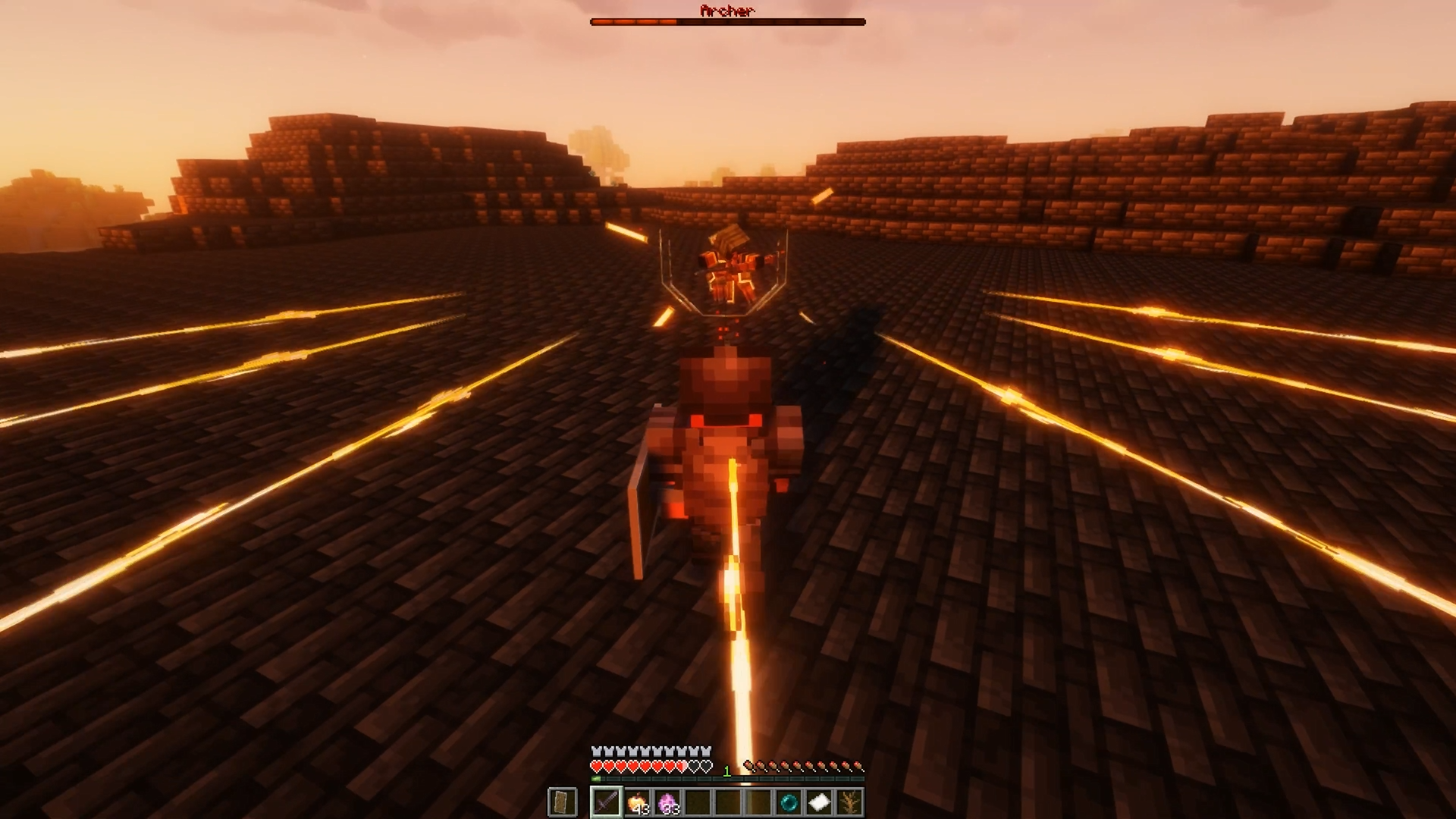Select the netherite sword hotbar slot
Image resolution: width=1456 pixels, height=819 pixels.
pos(607,802)
